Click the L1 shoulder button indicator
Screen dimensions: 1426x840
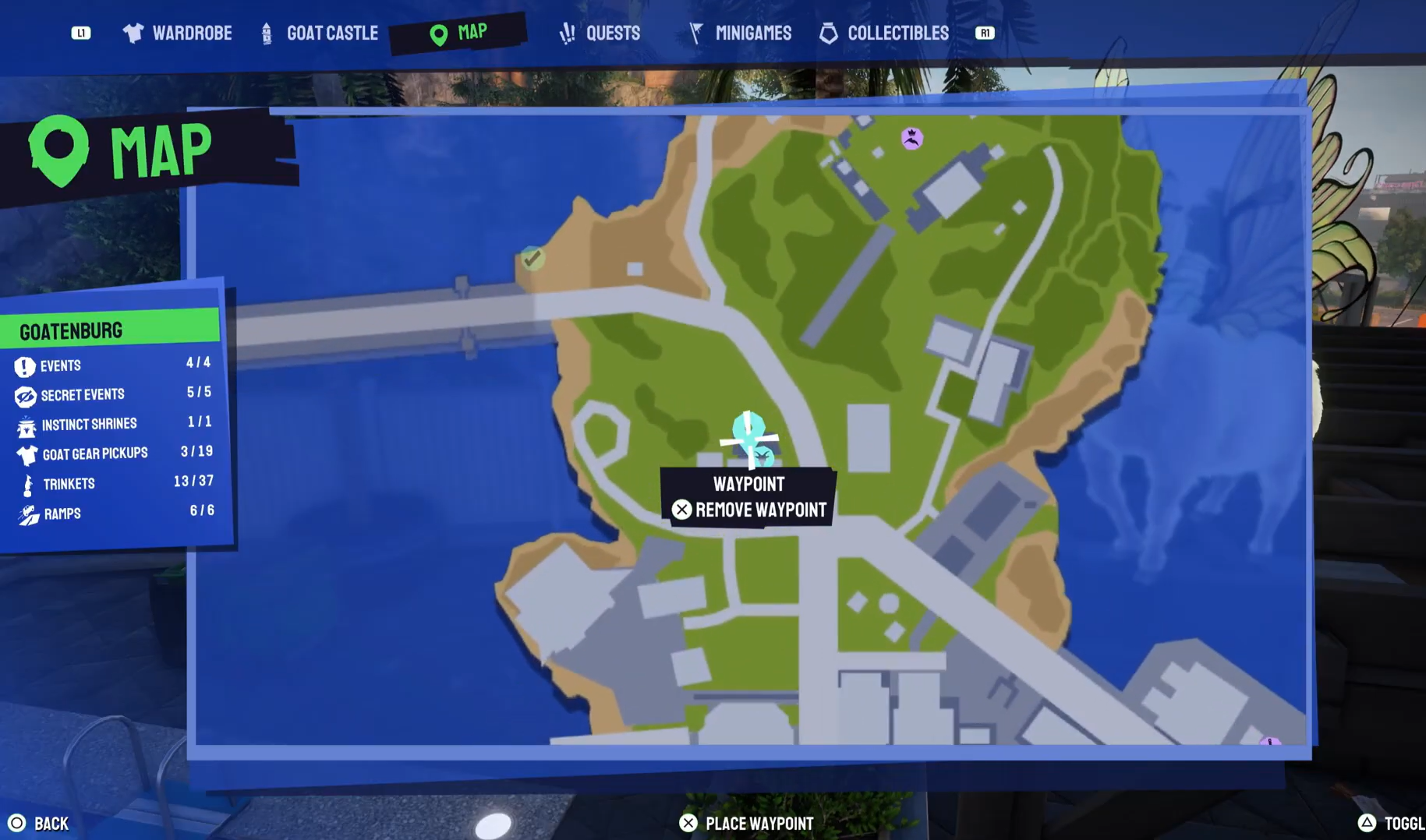(81, 34)
